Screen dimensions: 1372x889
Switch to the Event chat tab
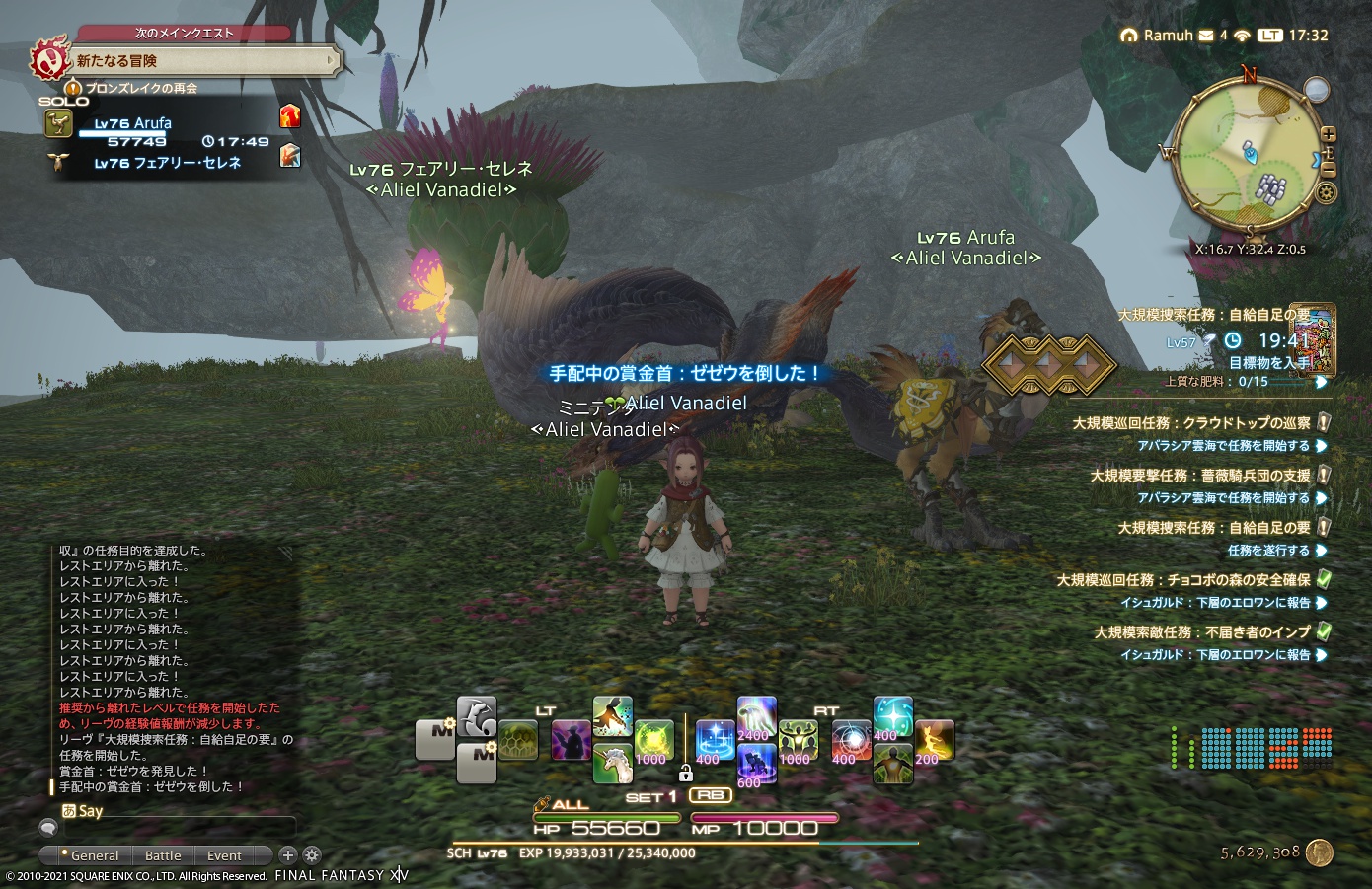pos(224,855)
